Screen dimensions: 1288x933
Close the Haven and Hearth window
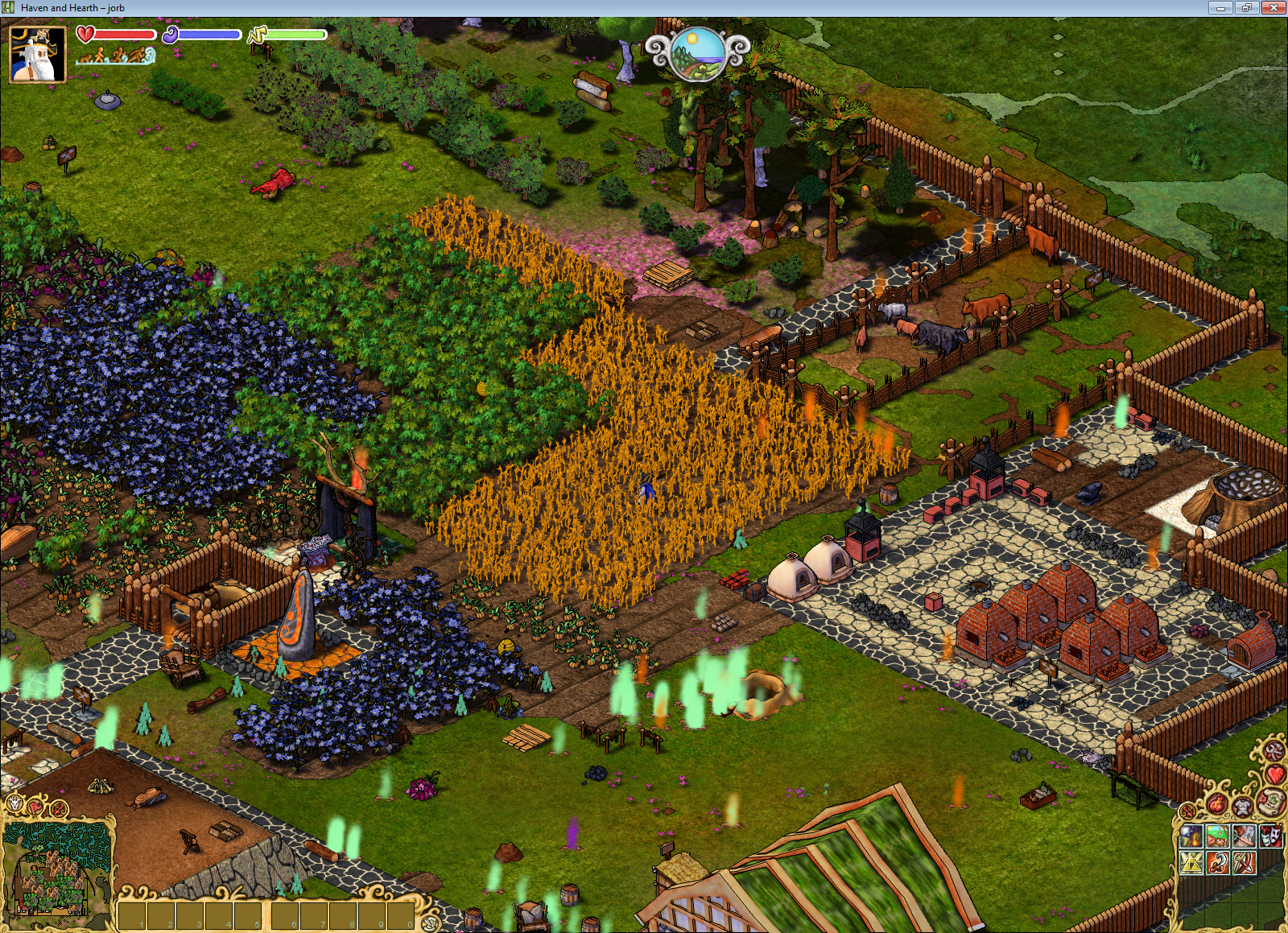click(1273, 8)
